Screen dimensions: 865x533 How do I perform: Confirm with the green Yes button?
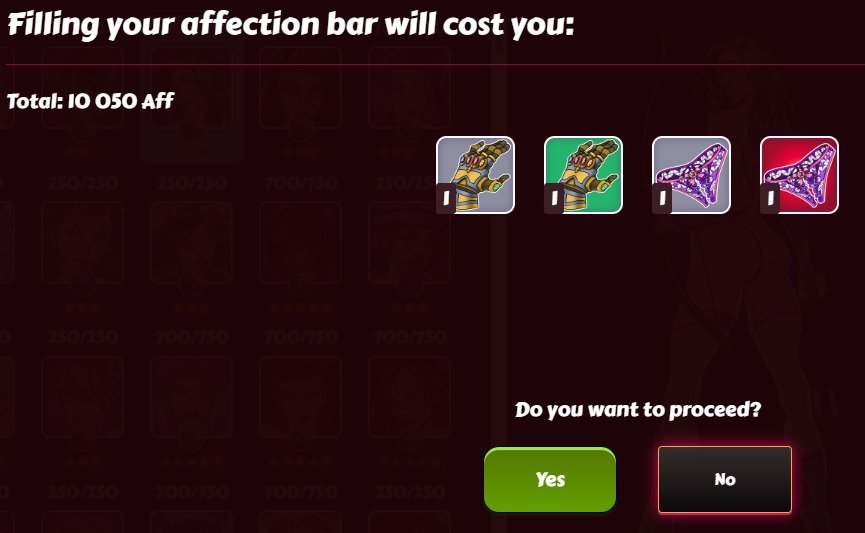click(x=550, y=479)
